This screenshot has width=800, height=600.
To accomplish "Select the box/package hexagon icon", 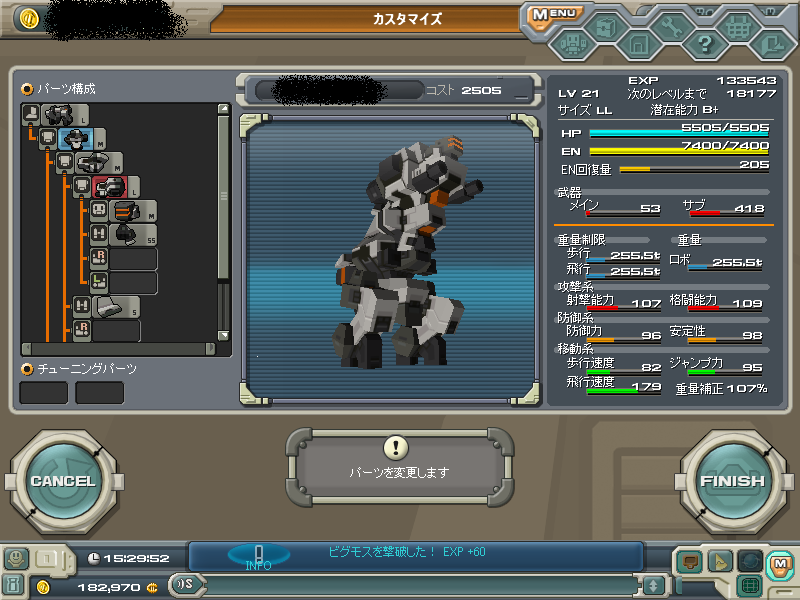I will [605, 27].
